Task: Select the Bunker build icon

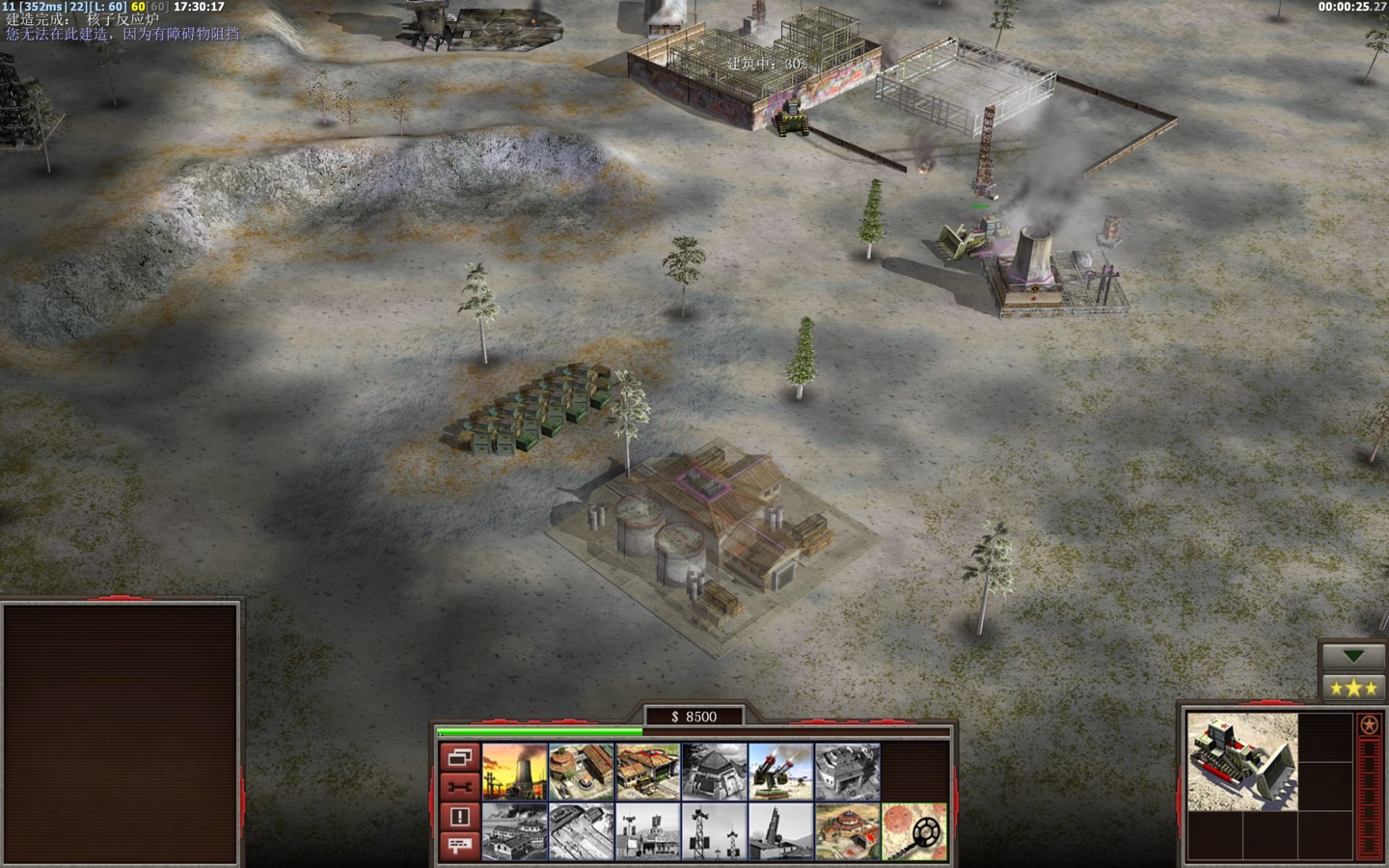Action: (x=715, y=772)
